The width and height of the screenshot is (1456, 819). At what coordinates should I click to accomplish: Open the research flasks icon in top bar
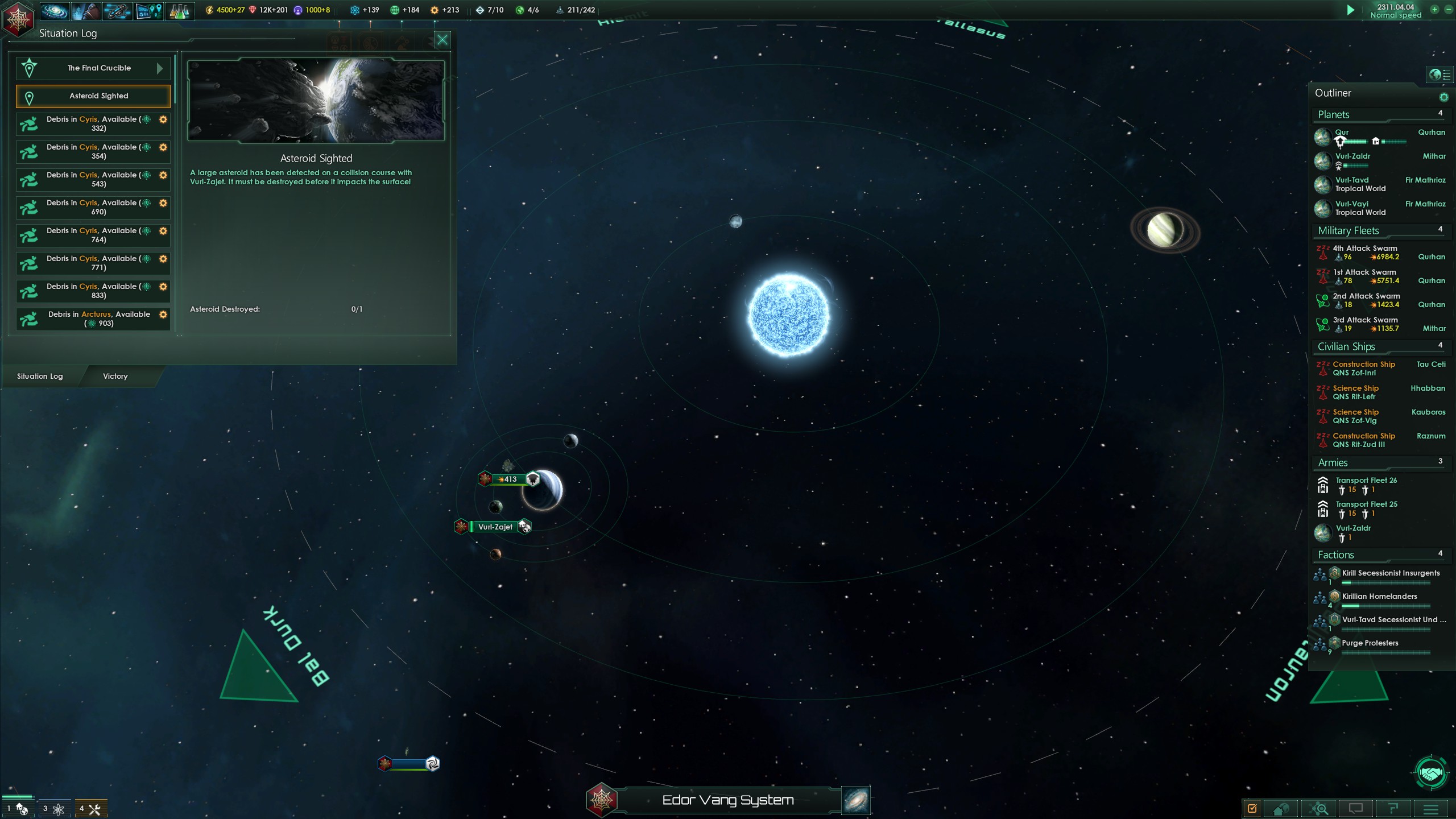pyautogui.click(x=179, y=11)
